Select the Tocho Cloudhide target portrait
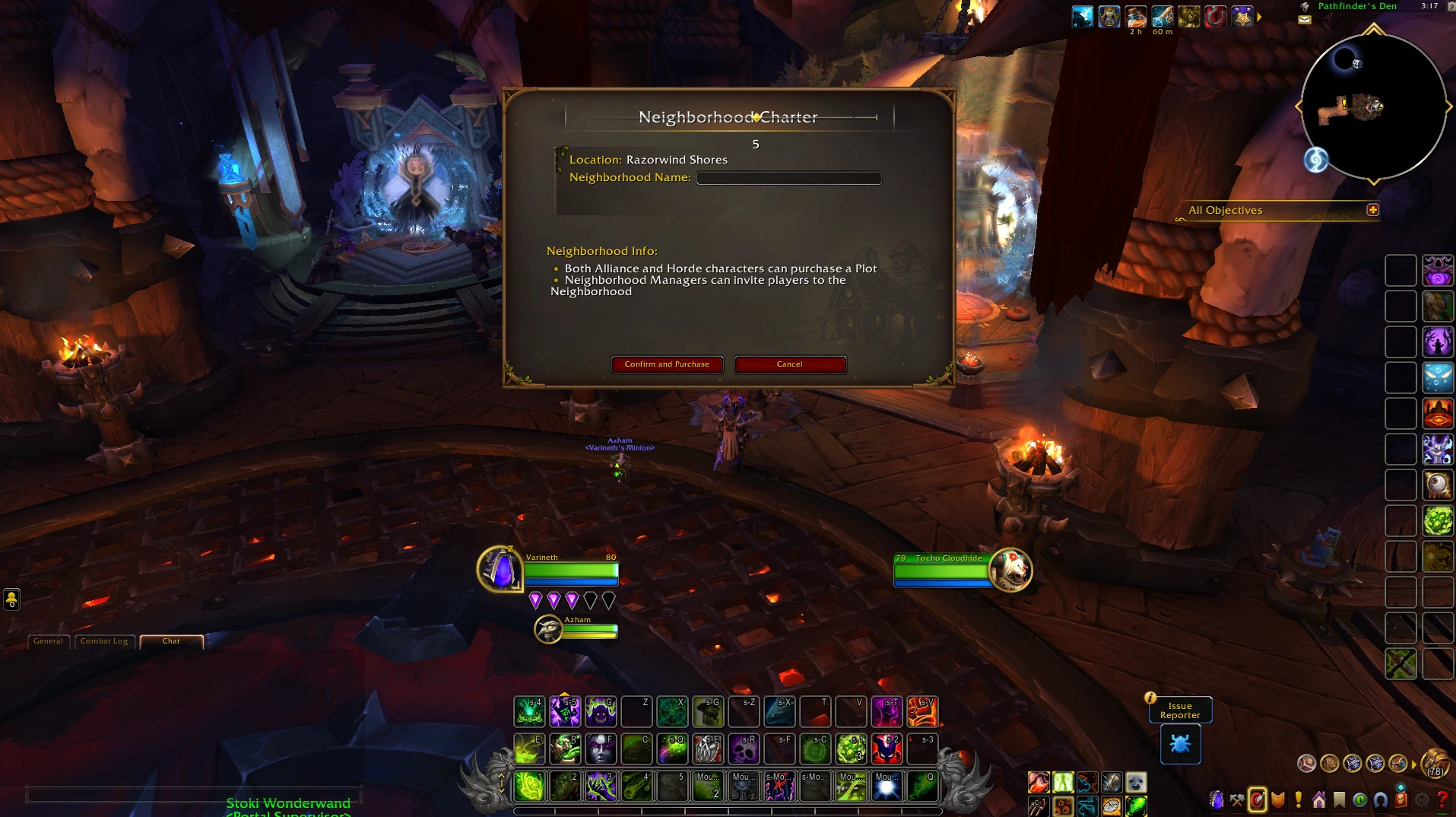This screenshot has width=1456, height=817. [x=1010, y=569]
